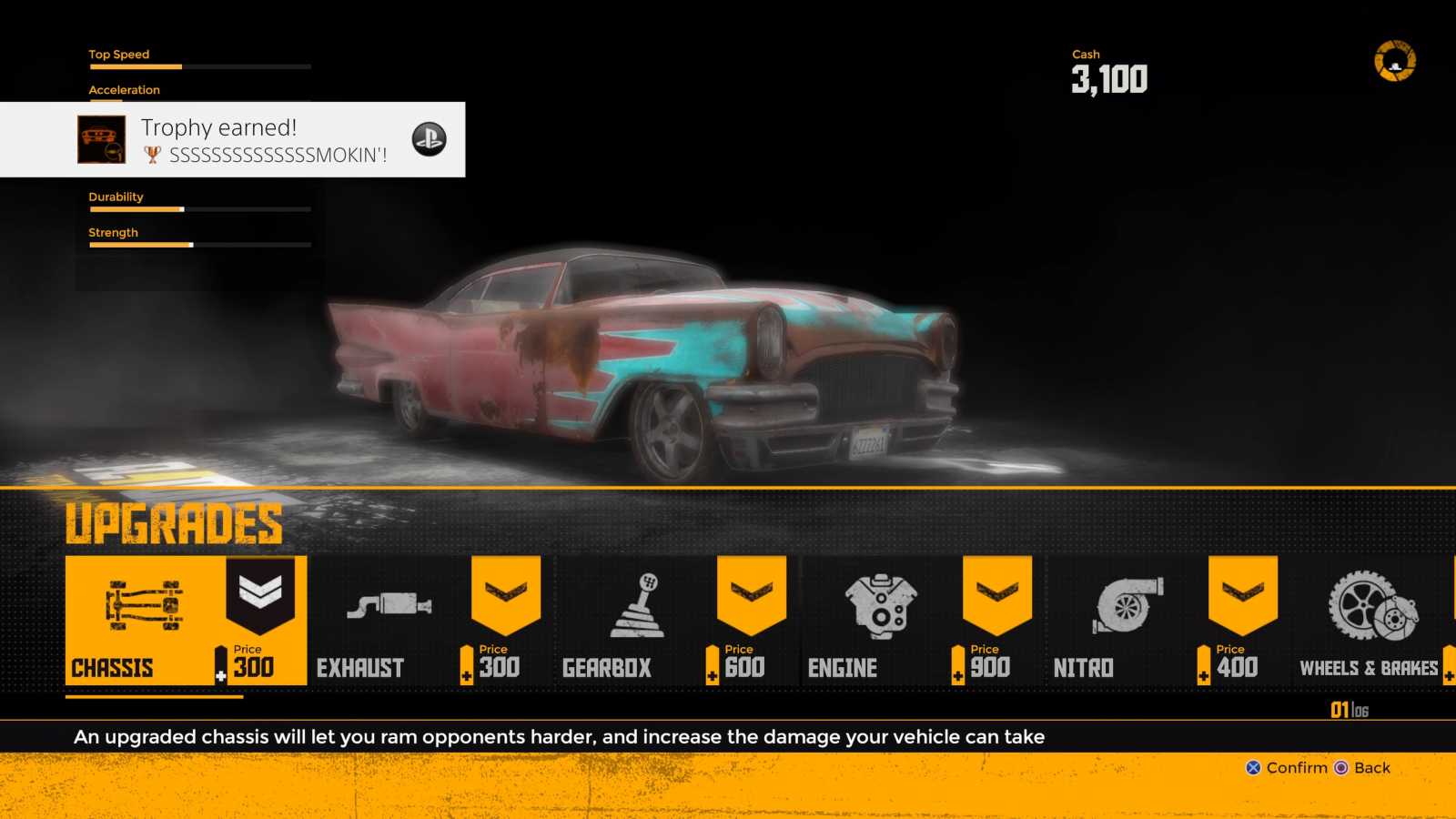Click the plus marker beside the Engine price
1456x819 pixels.
[x=956, y=675]
